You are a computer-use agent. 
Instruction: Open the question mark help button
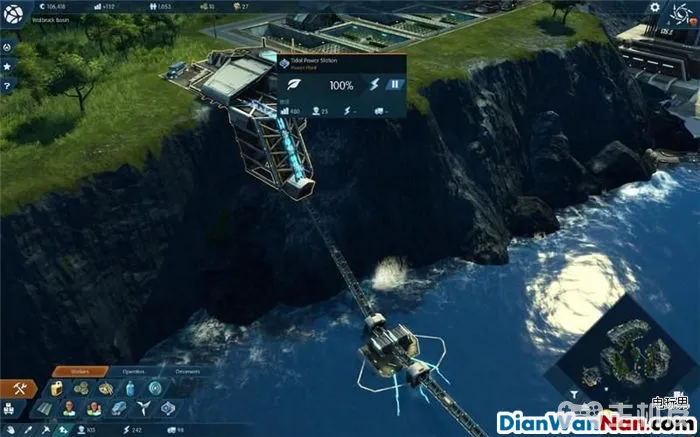tap(7, 85)
